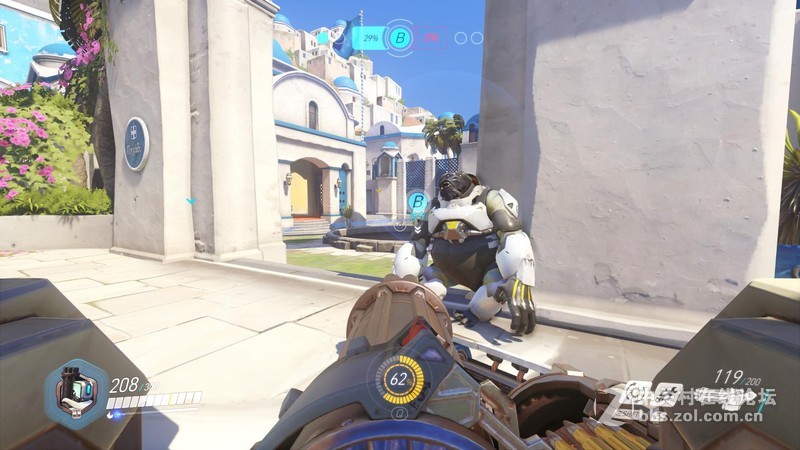
Task: Select the point B objective tracker icon
Action: 400,39
